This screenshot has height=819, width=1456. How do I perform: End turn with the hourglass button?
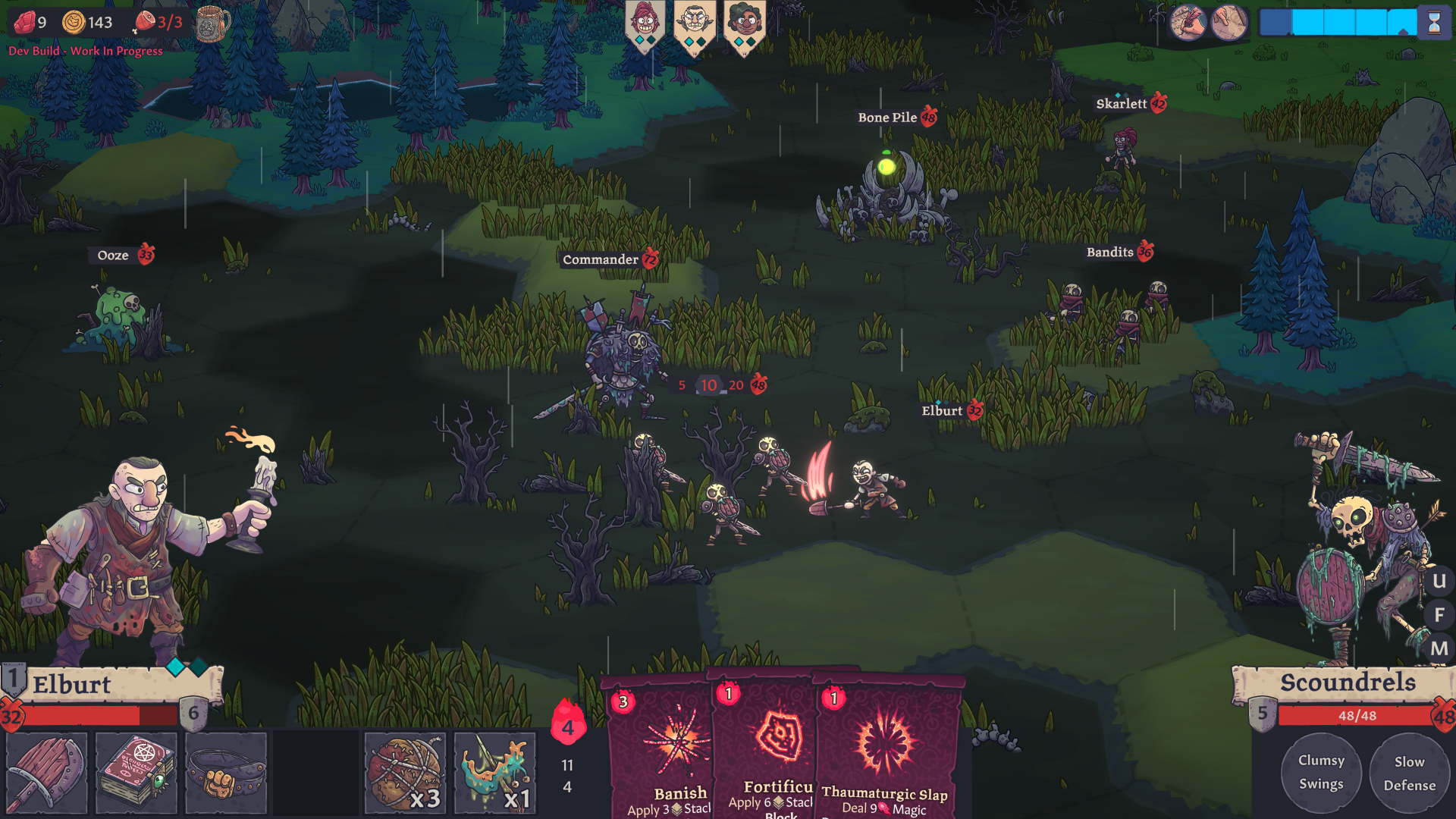click(x=1434, y=23)
